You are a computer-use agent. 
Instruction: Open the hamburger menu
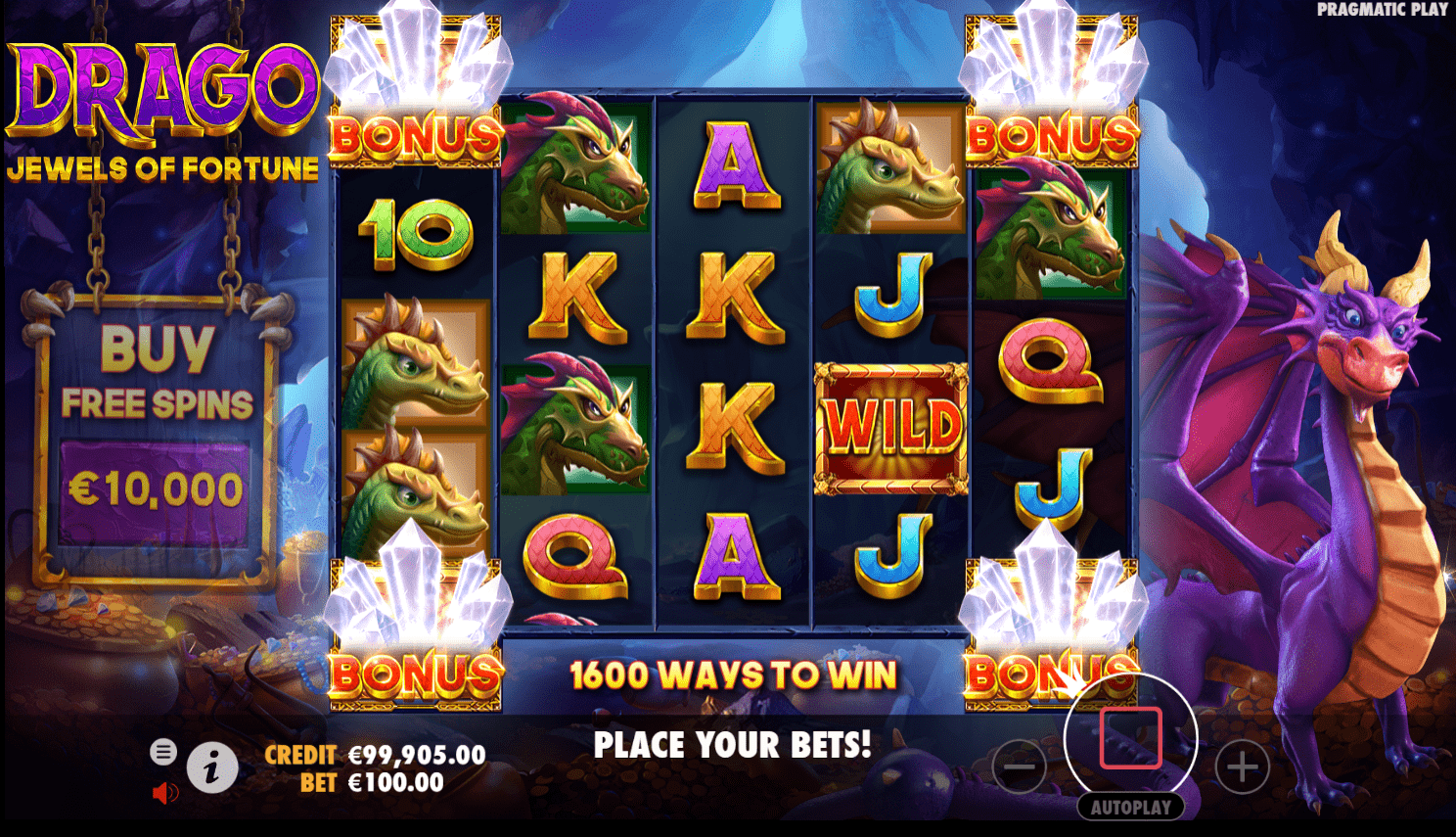tap(163, 752)
